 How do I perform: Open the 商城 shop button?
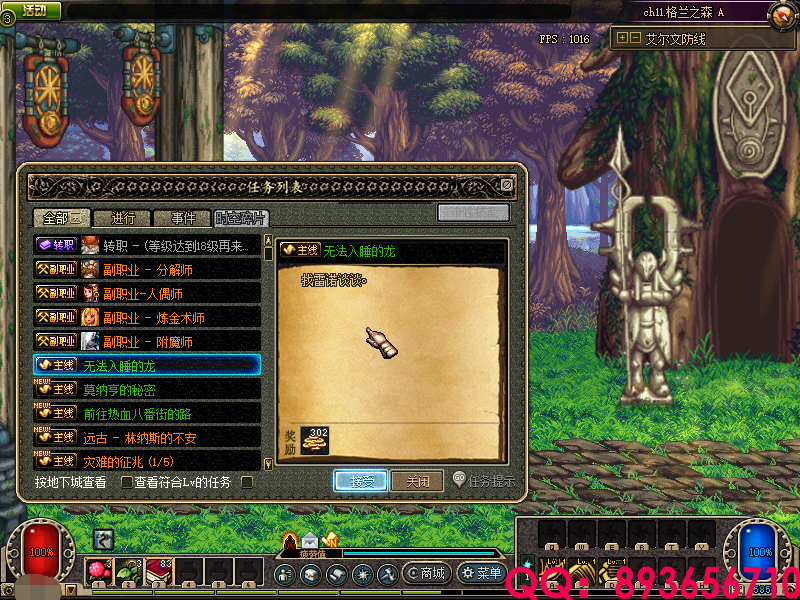pos(426,573)
